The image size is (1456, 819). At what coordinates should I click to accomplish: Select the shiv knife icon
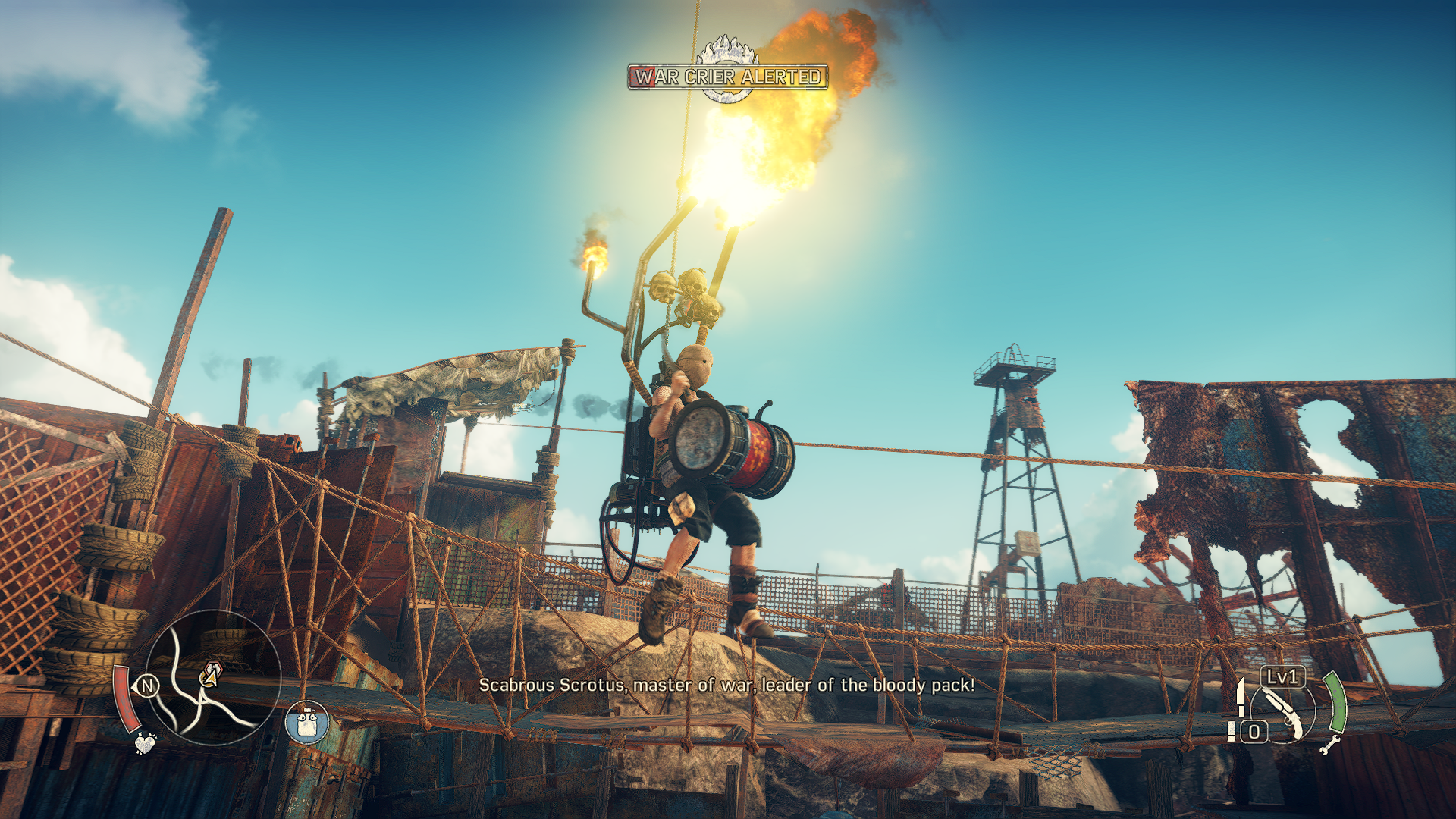pos(1240,698)
